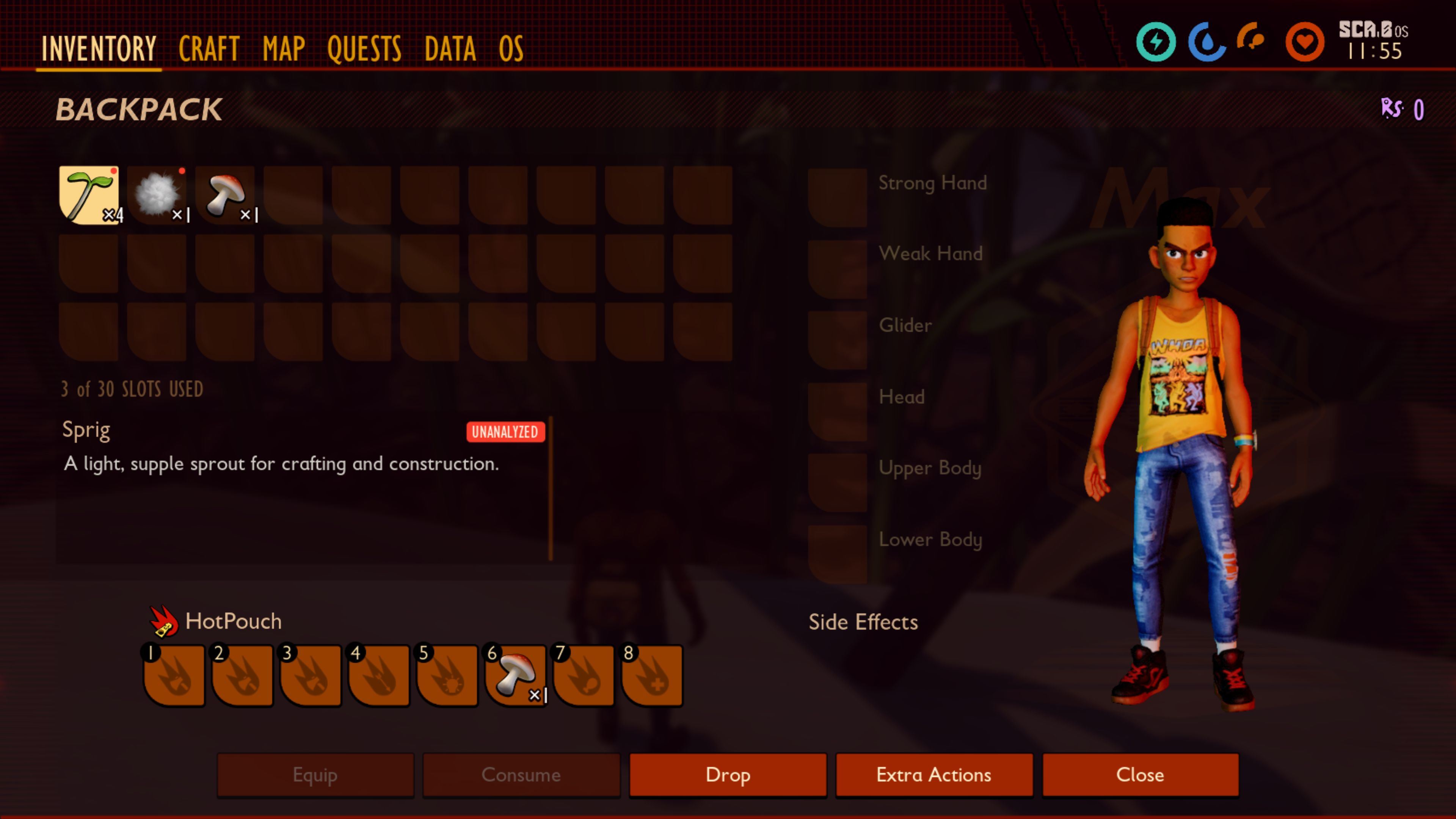
Task: Select the Upper Body equipment slot
Action: 837,482
